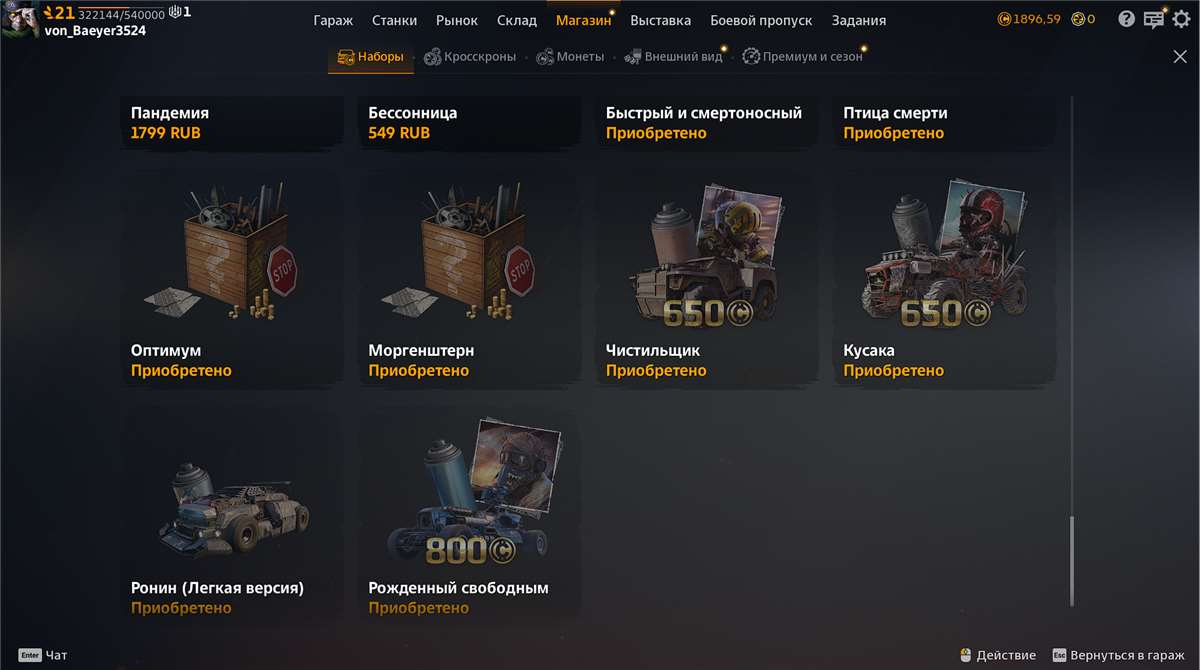Select the Кроссероны shop tab
This screenshot has width=1200, height=670.
pos(470,57)
